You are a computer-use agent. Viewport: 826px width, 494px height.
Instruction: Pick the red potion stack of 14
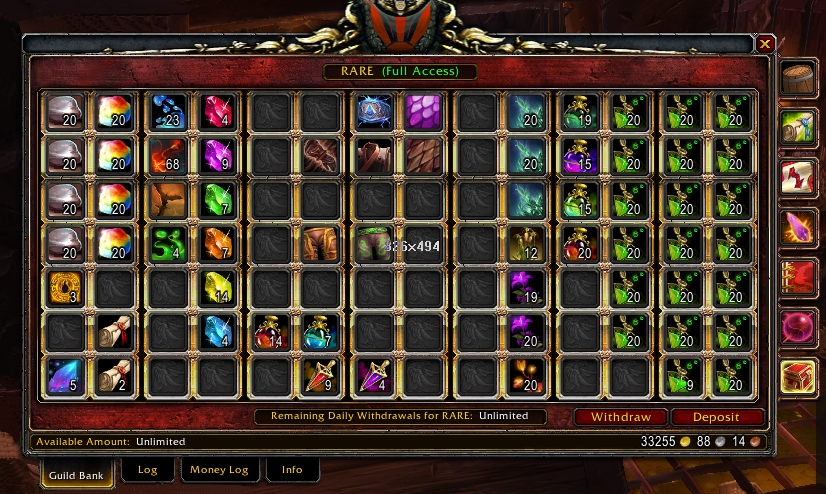(270, 333)
